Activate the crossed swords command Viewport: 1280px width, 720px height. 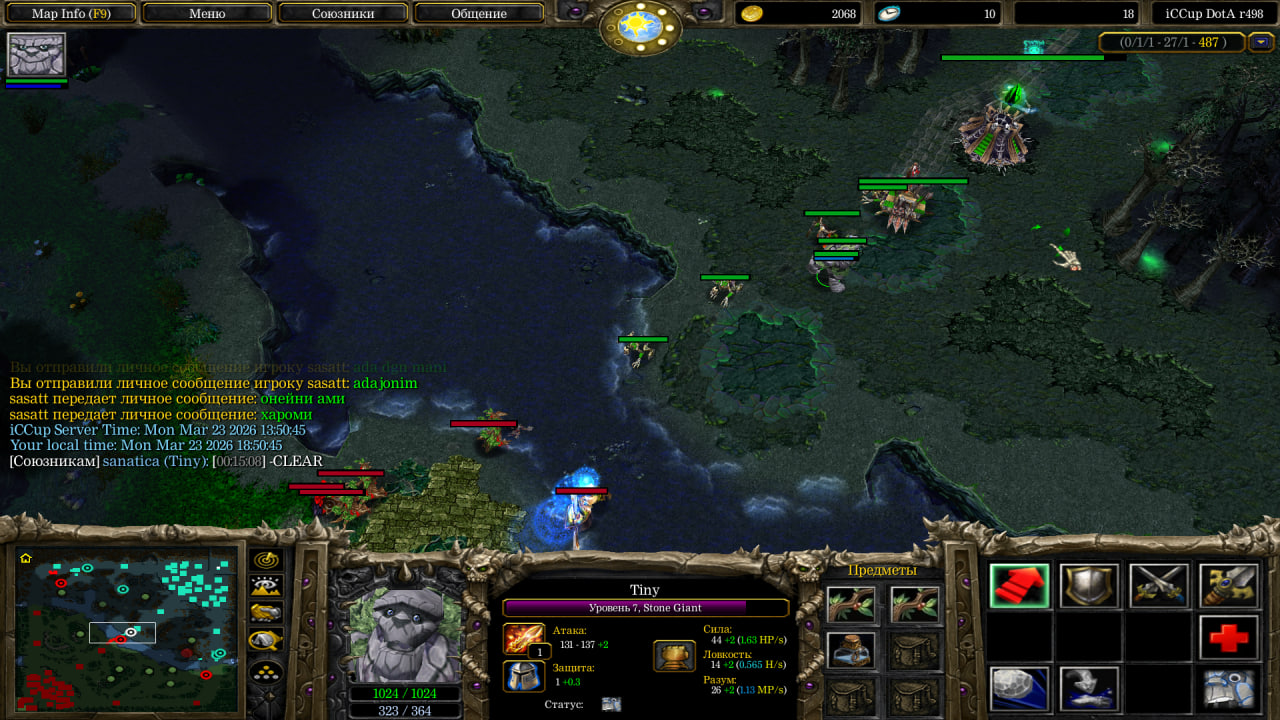(x=1159, y=586)
